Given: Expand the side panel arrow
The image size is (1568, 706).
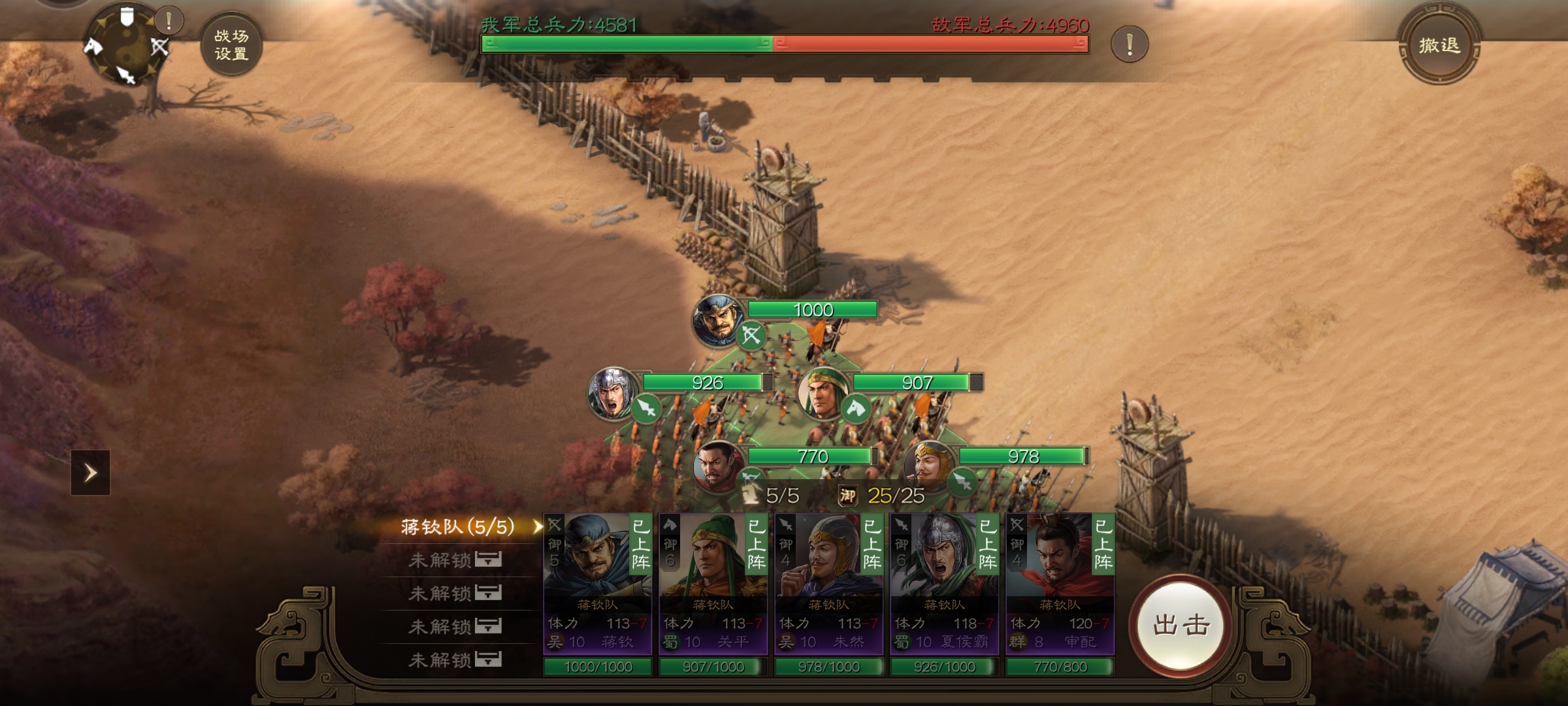Looking at the screenshot, I should pos(90,472).
